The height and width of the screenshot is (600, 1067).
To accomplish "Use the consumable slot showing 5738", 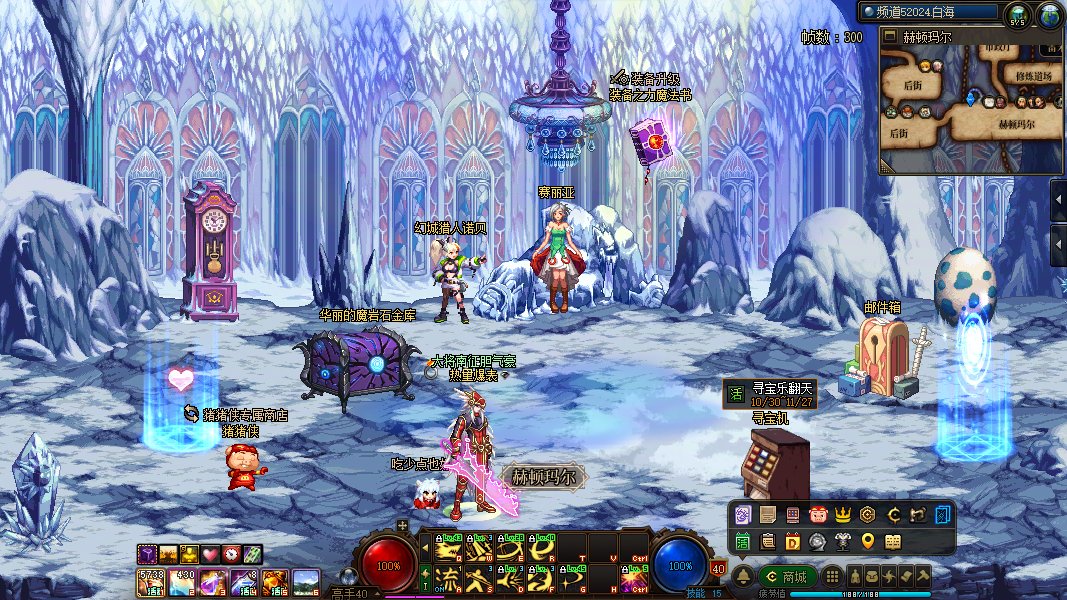I will tap(152, 581).
